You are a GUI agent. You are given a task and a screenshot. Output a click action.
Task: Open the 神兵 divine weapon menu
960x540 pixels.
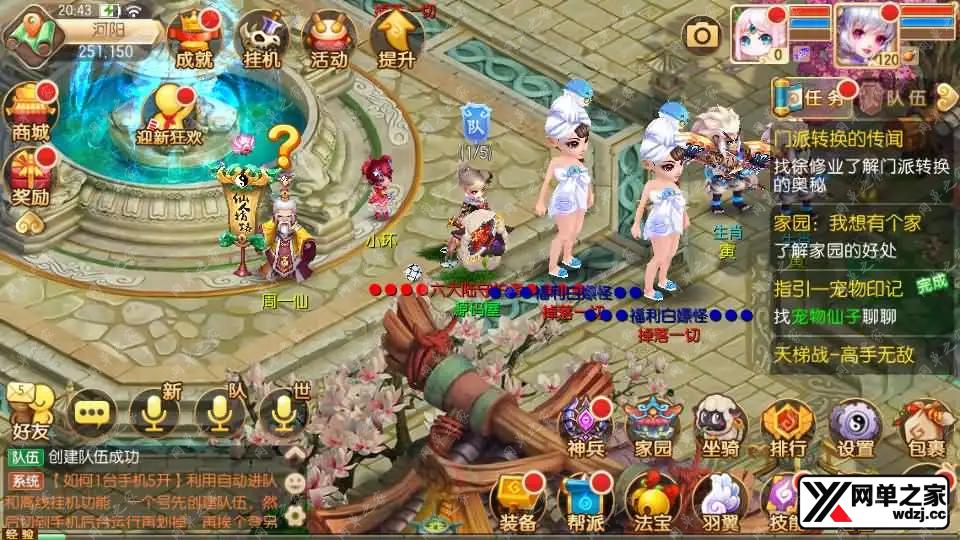click(x=586, y=425)
